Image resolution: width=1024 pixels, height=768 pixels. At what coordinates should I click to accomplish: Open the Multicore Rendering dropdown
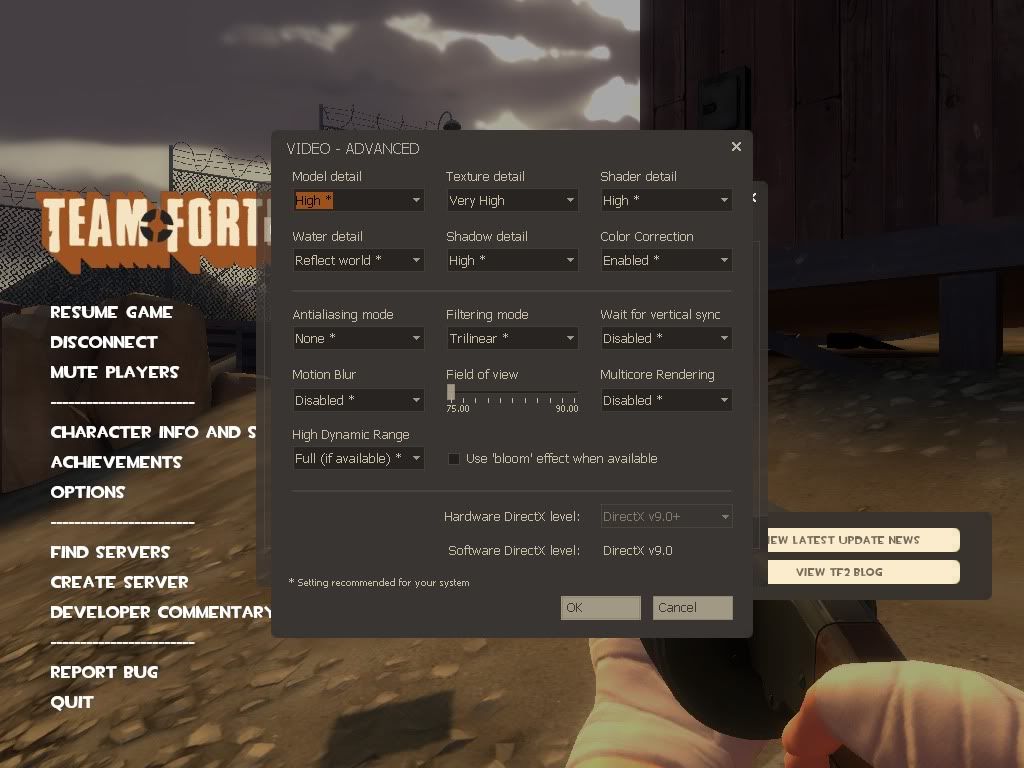(x=666, y=400)
